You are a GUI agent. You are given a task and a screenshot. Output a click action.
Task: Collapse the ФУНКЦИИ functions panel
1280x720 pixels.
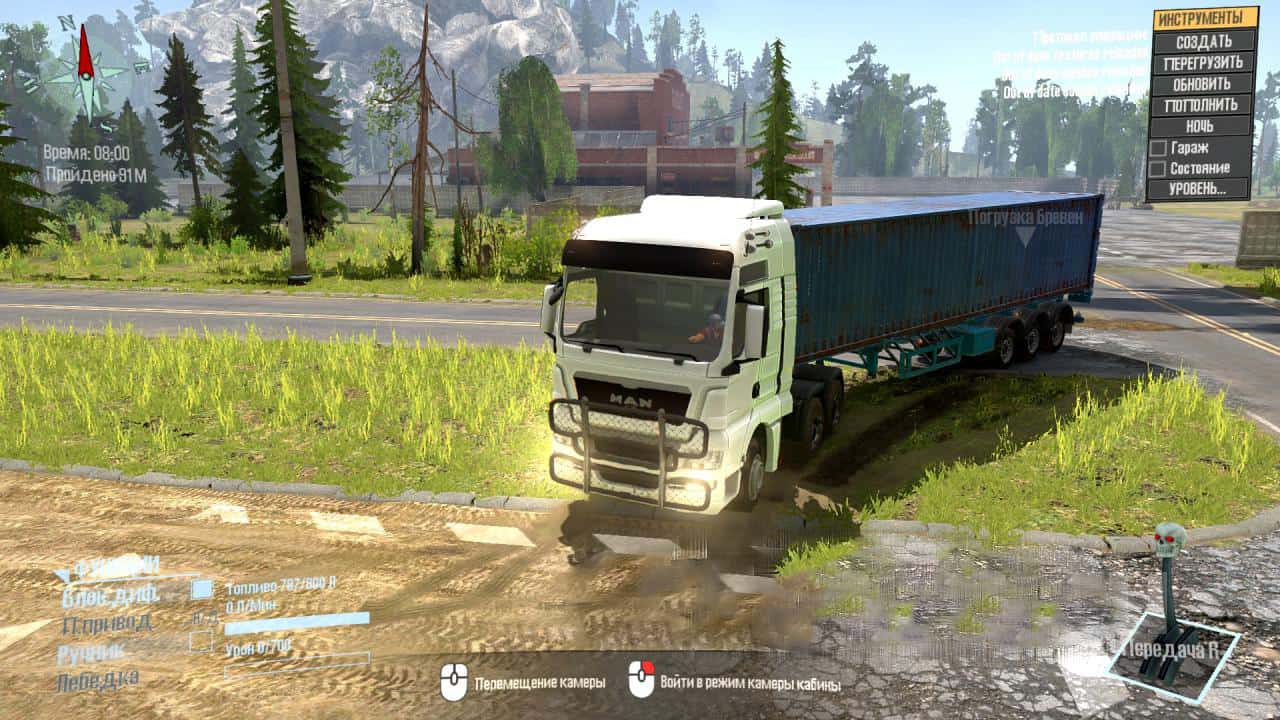tap(62, 574)
